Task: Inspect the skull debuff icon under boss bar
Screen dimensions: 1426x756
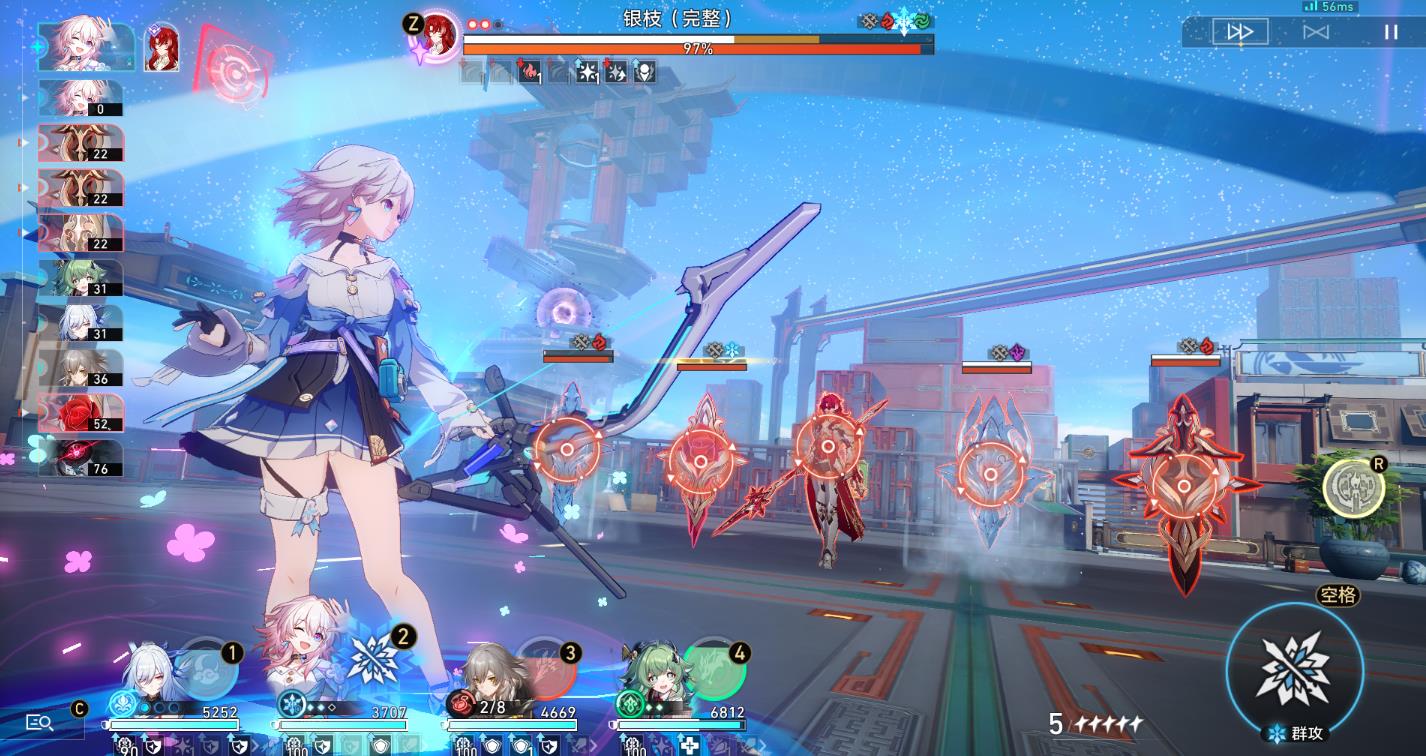Action: click(x=645, y=72)
